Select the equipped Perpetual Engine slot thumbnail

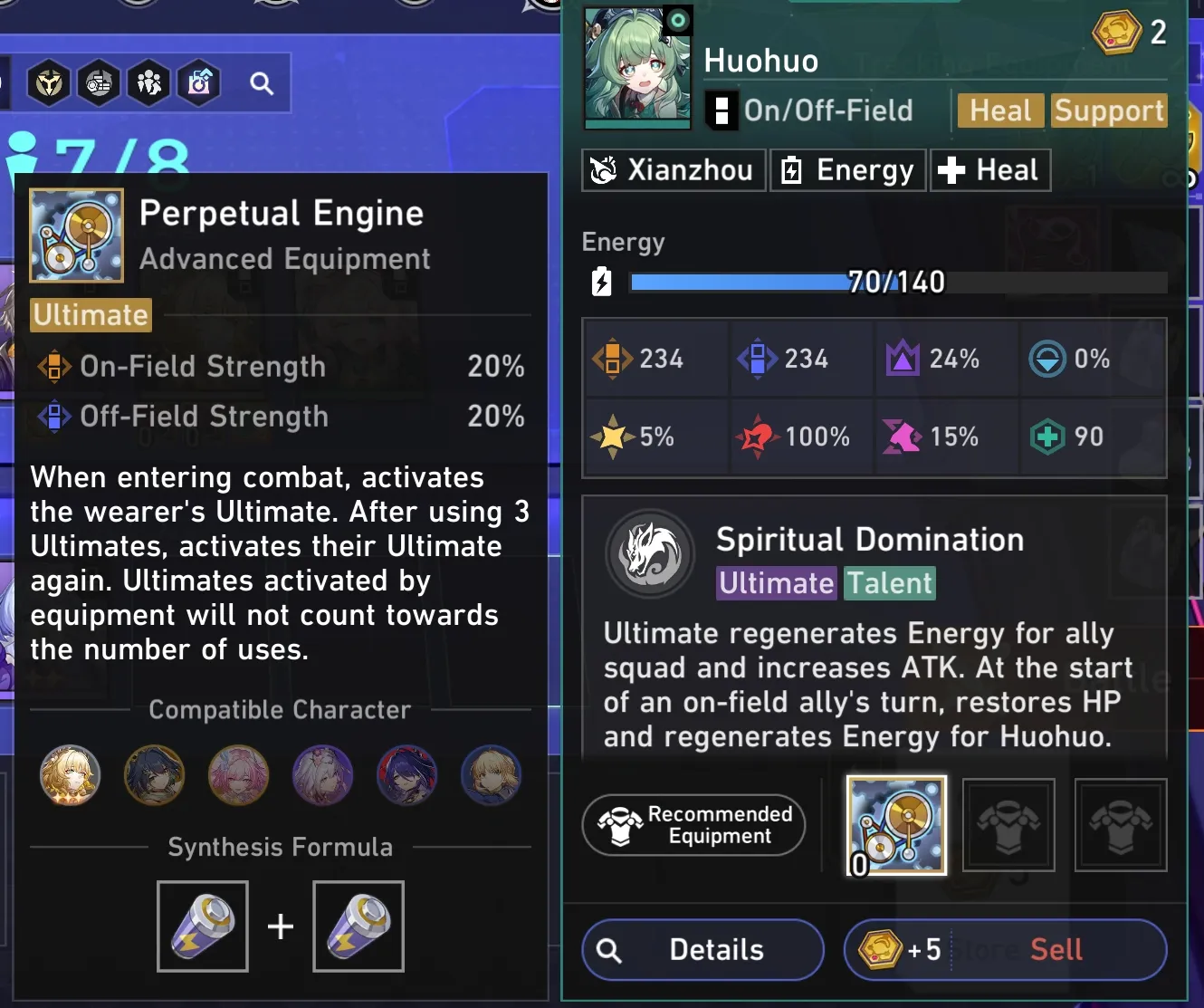pos(895,825)
